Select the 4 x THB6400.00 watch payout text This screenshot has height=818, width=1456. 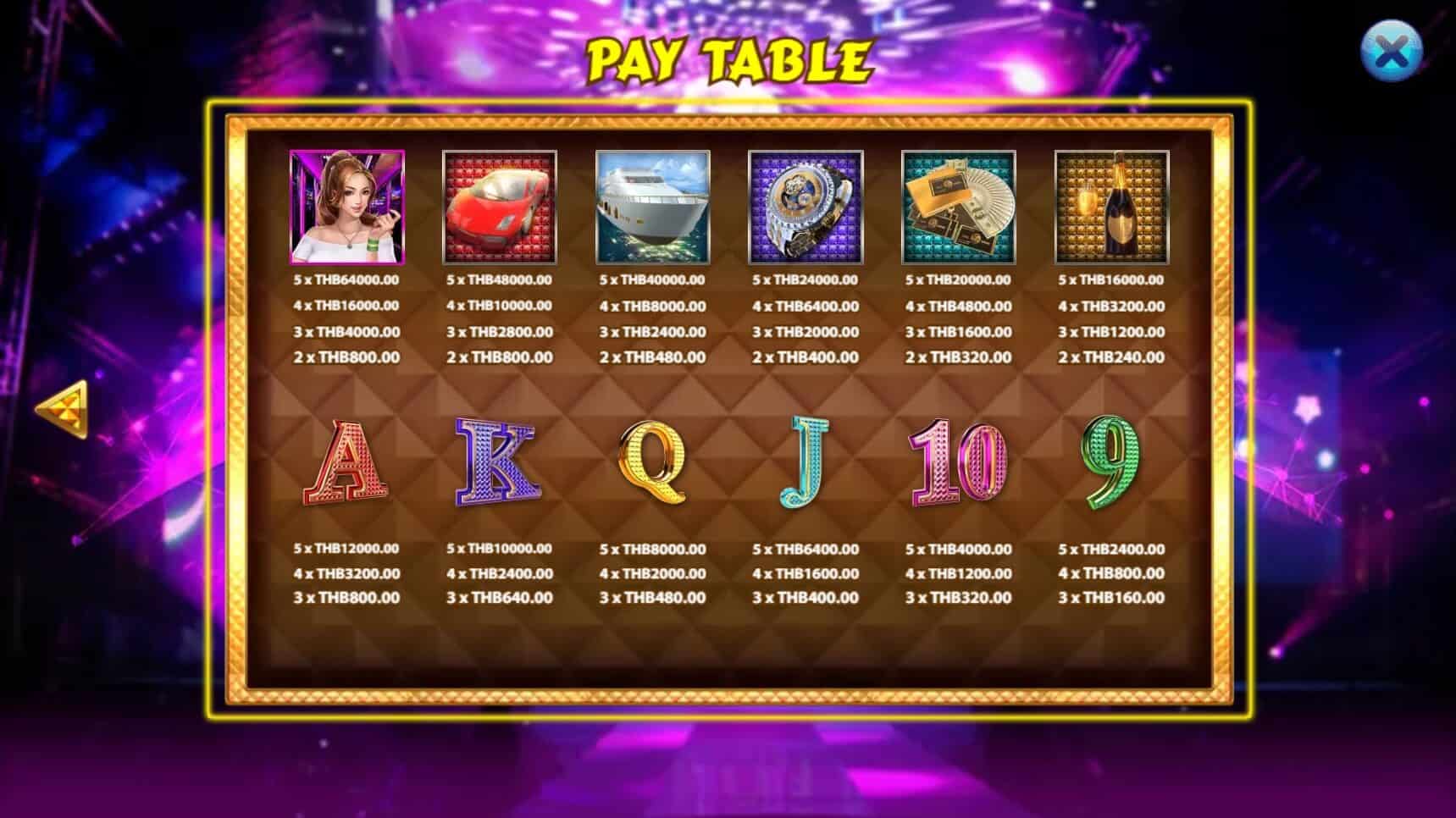[805, 307]
